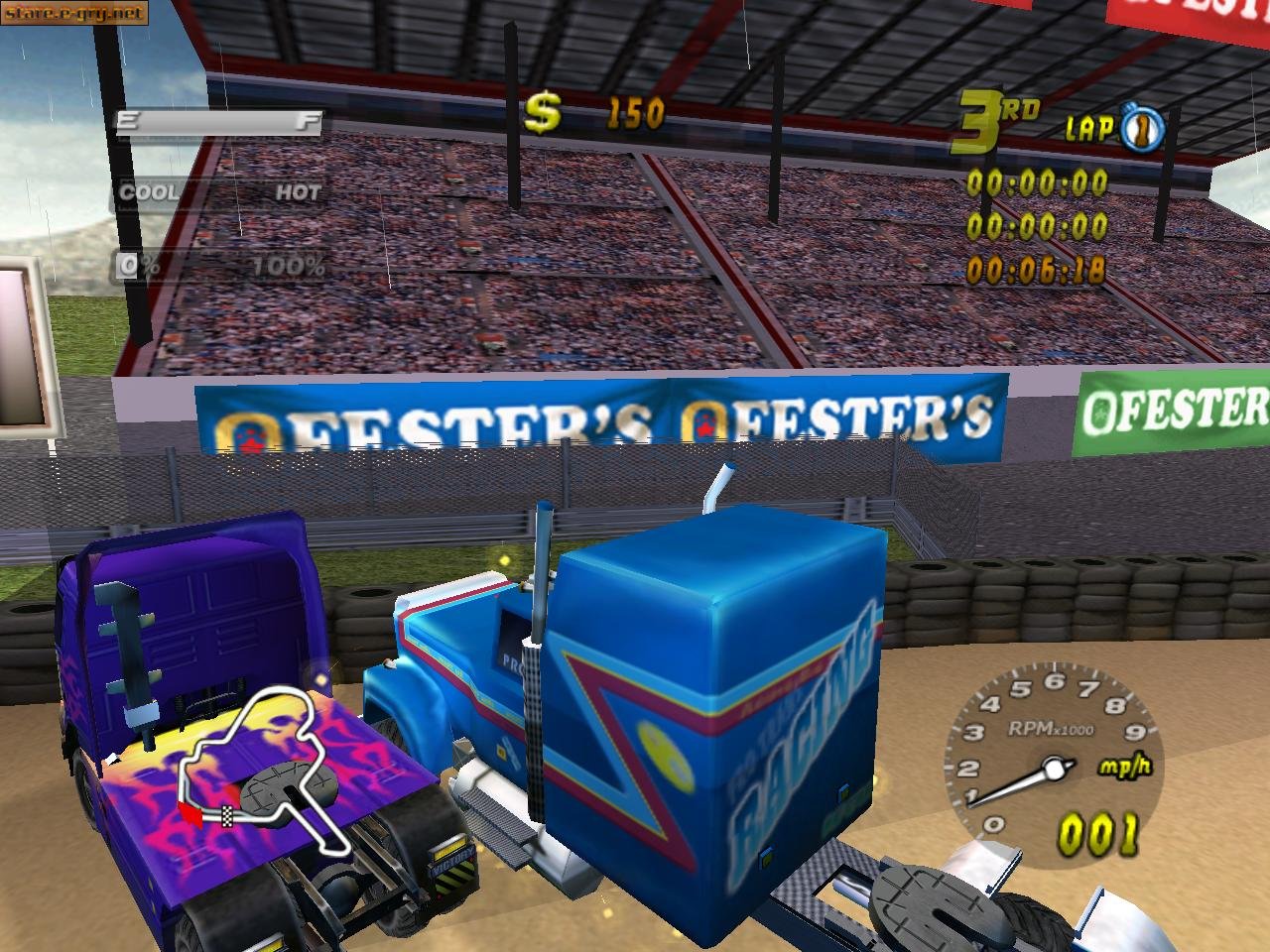Select the LAP counter coin icon
Image resolution: width=1270 pixels, height=952 pixels.
(x=1141, y=127)
